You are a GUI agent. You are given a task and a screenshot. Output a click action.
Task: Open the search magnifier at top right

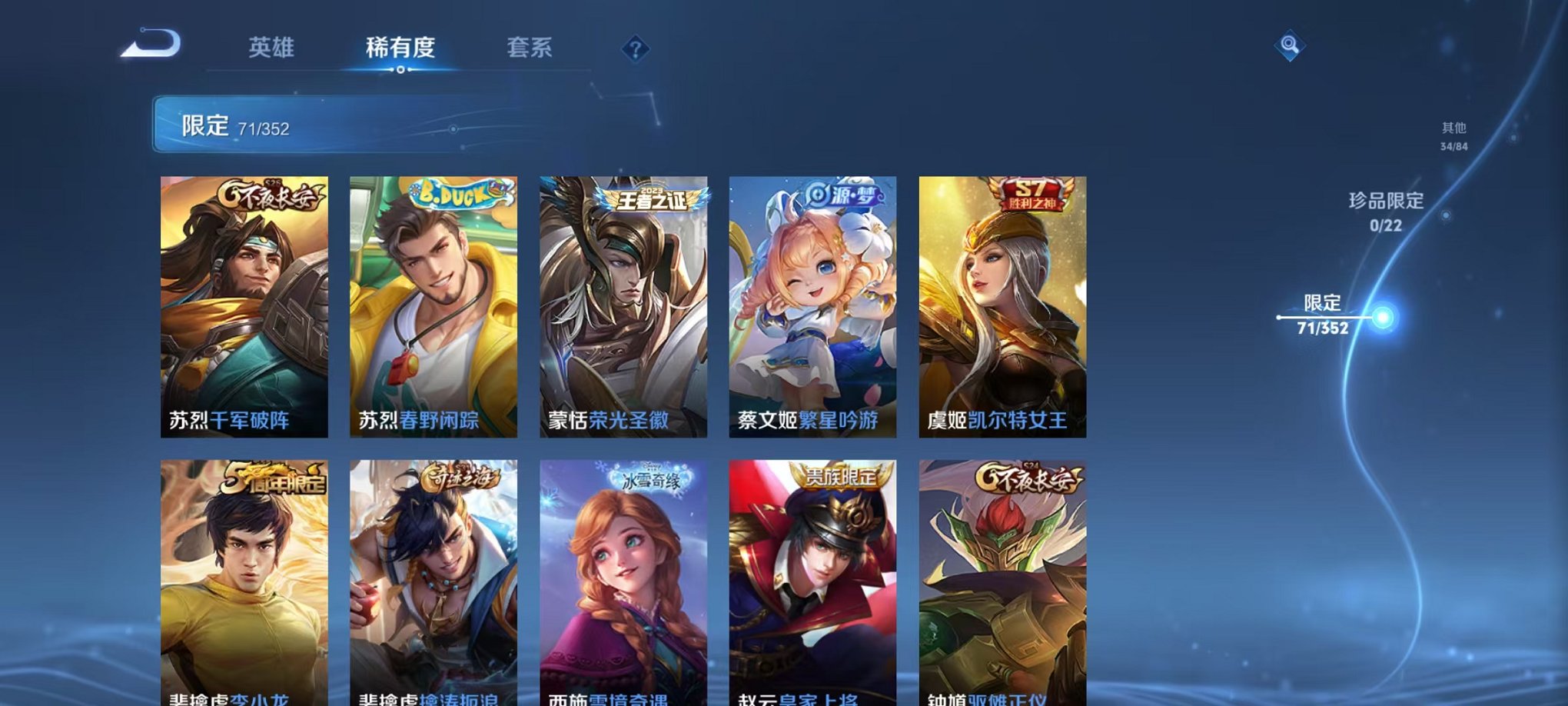click(x=1291, y=46)
